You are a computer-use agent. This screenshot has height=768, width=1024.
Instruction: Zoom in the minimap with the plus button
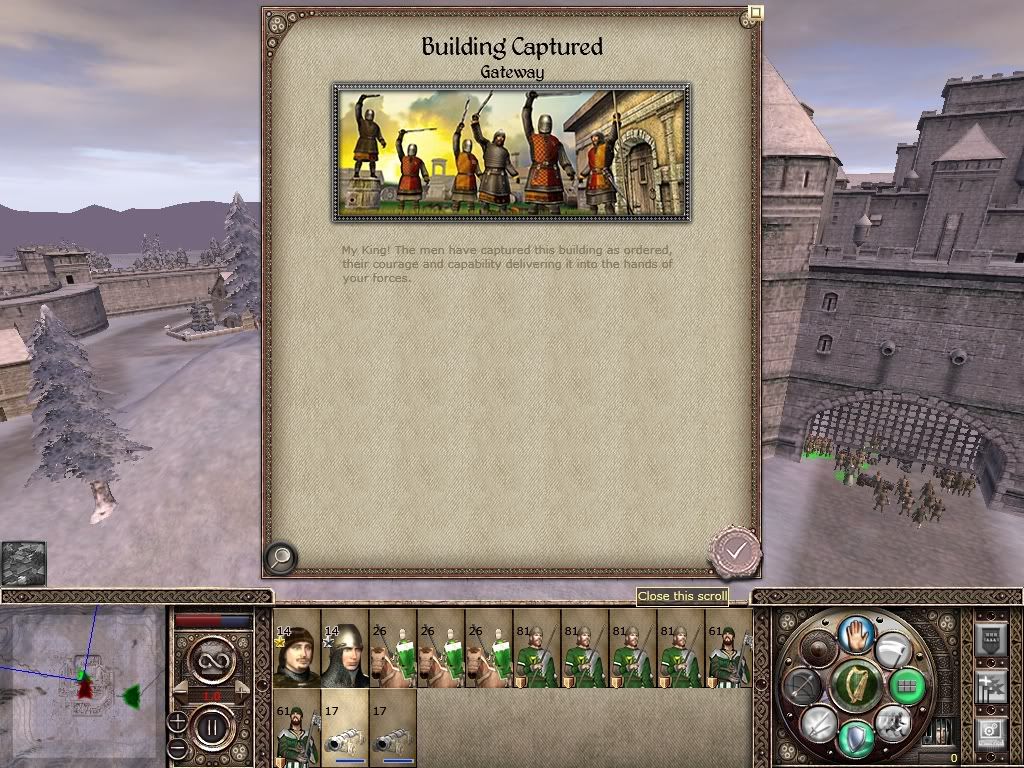(x=177, y=720)
